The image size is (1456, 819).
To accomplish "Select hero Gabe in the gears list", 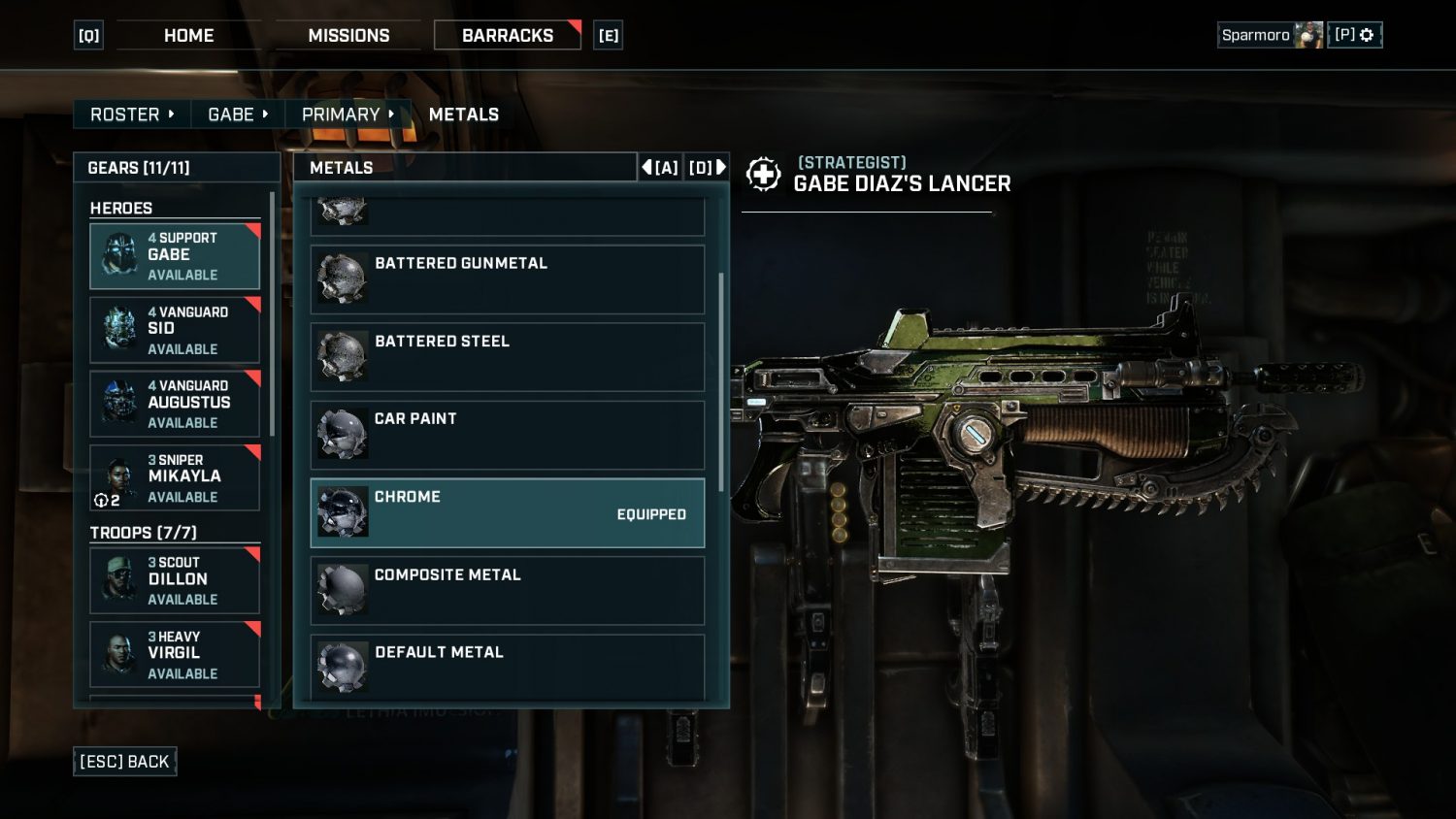I will pos(175,256).
